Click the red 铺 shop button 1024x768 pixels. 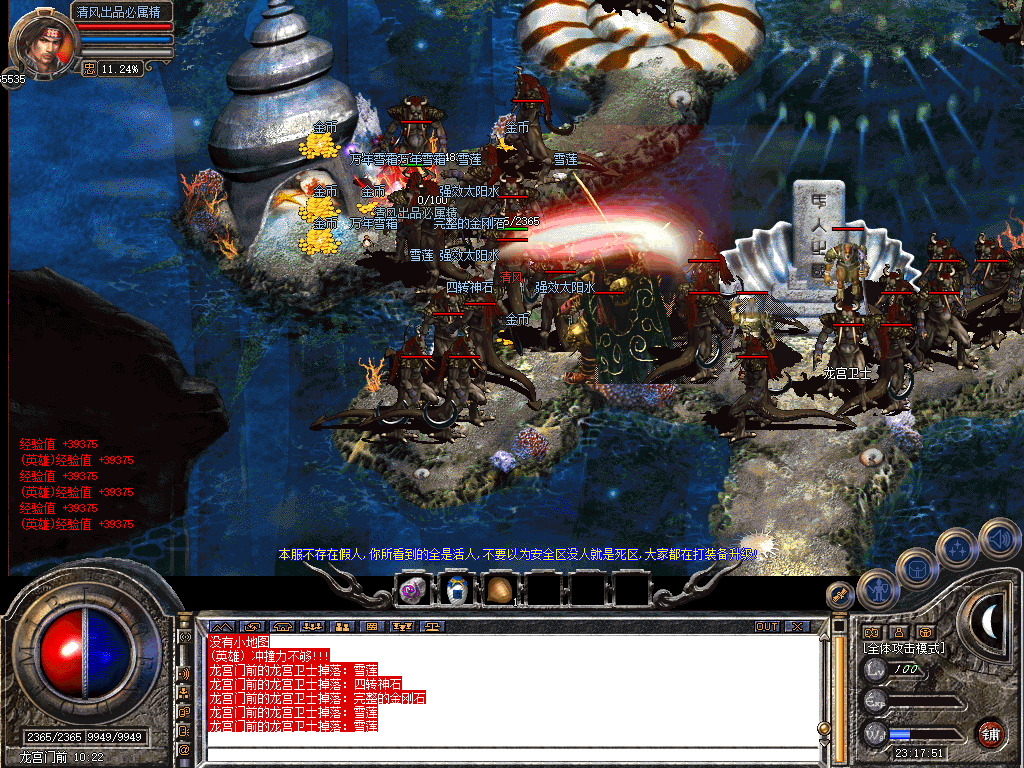(990, 732)
